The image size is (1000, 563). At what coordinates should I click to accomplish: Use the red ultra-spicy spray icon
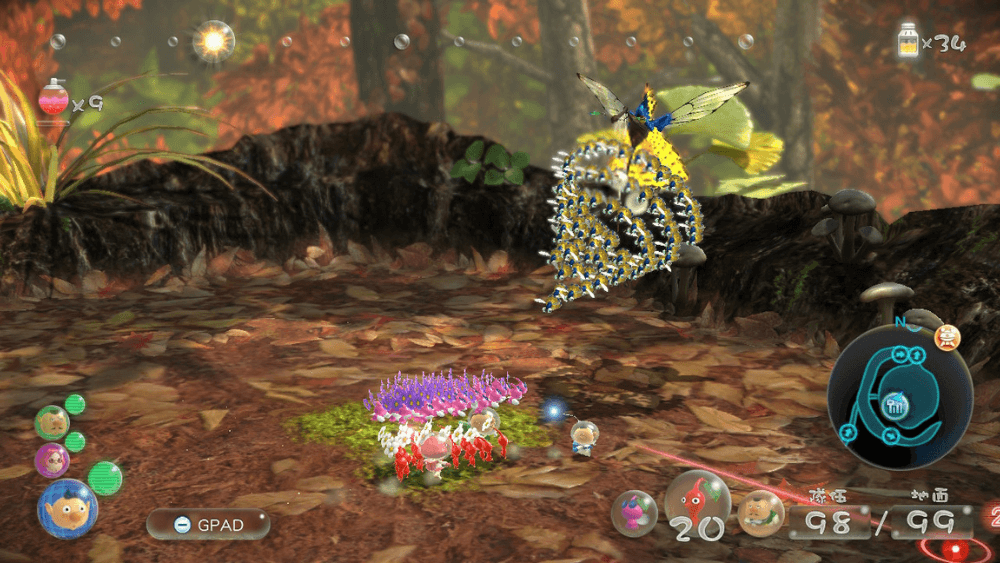(x=53, y=101)
